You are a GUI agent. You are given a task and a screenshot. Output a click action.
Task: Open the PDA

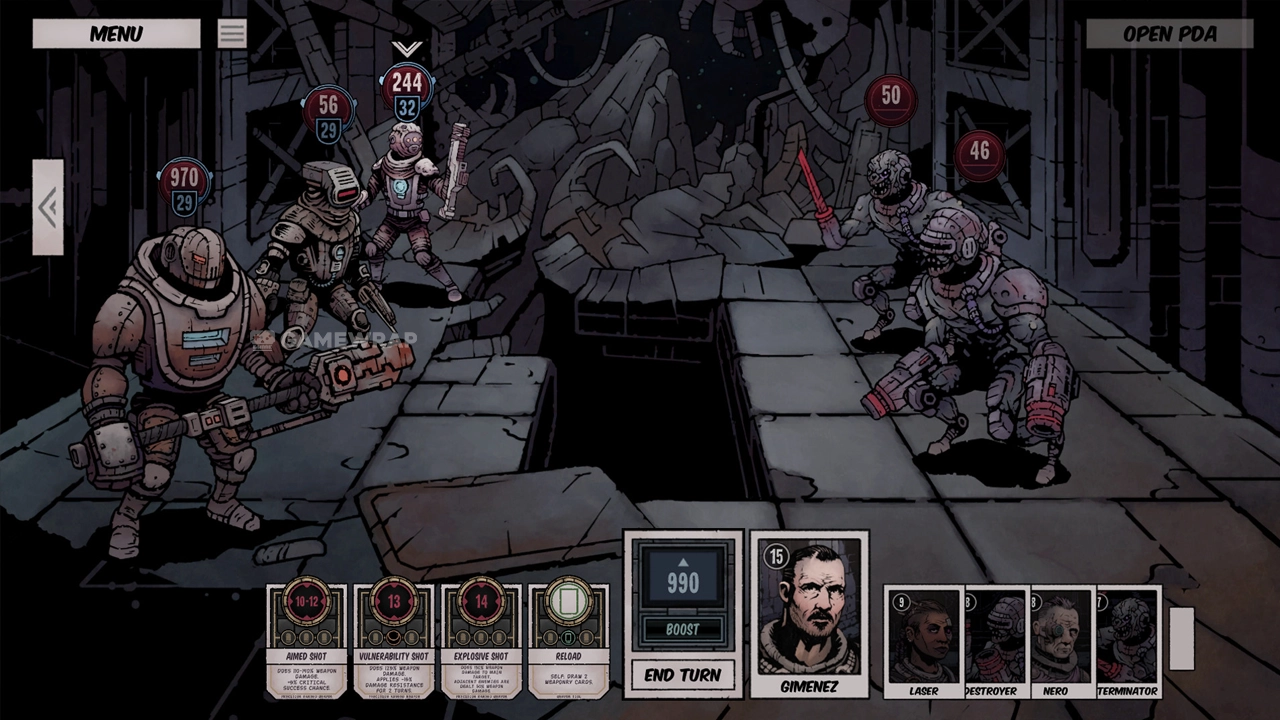pos(1169,34)
